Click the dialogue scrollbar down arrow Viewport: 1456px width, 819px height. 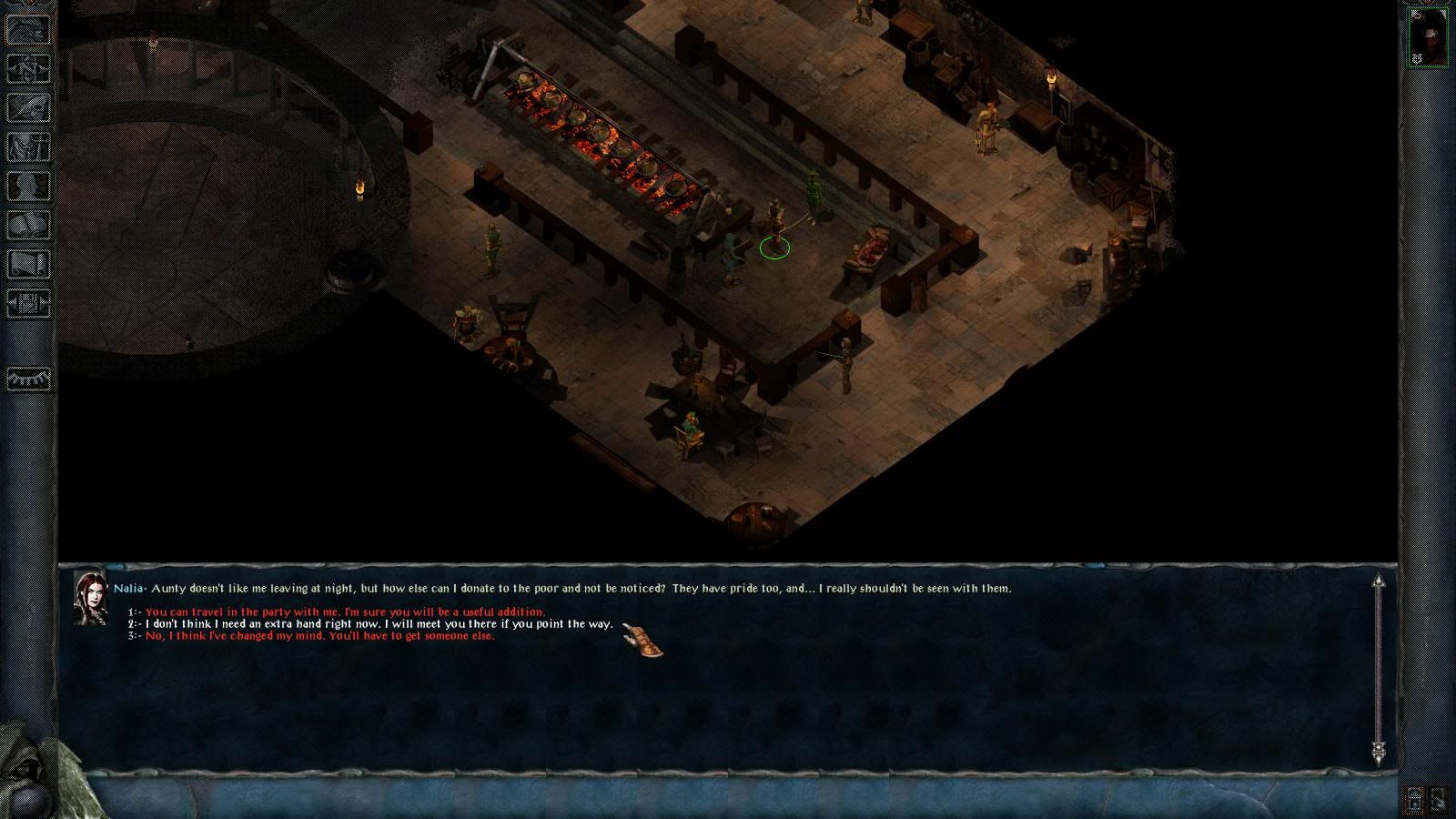coord(1379,753)
